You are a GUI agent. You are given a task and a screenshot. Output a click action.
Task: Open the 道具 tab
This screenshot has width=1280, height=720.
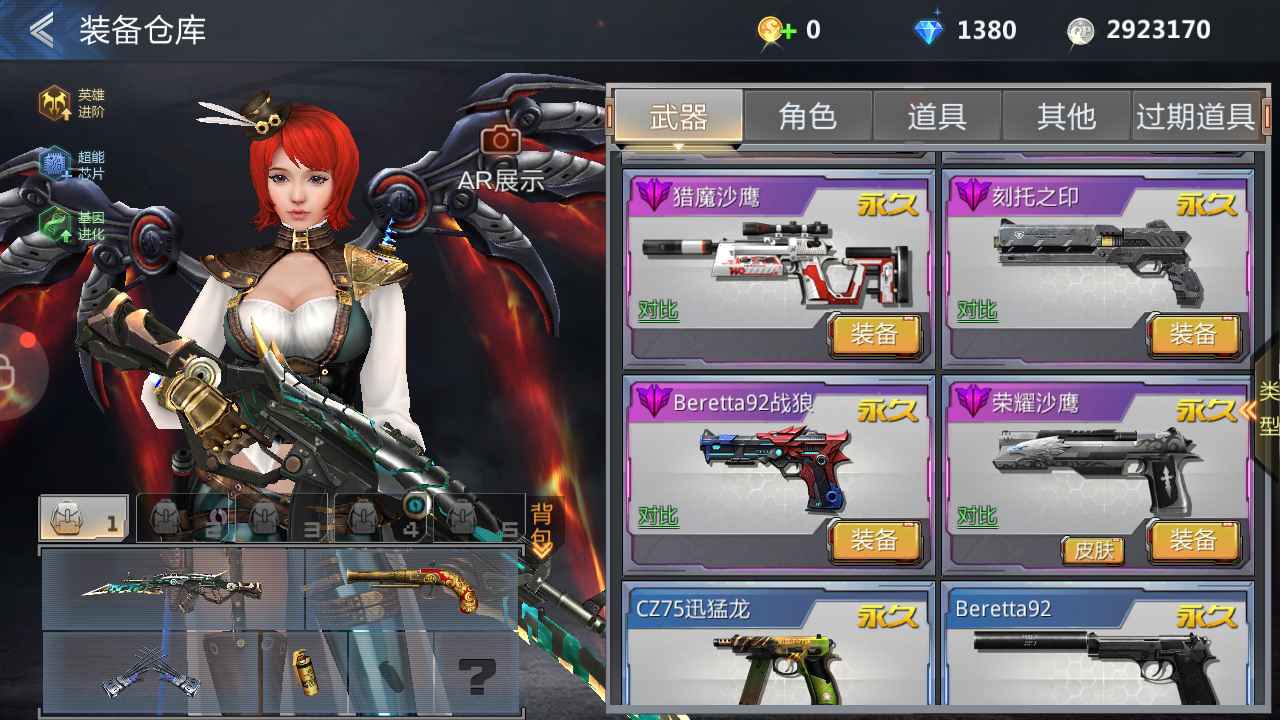936,117
